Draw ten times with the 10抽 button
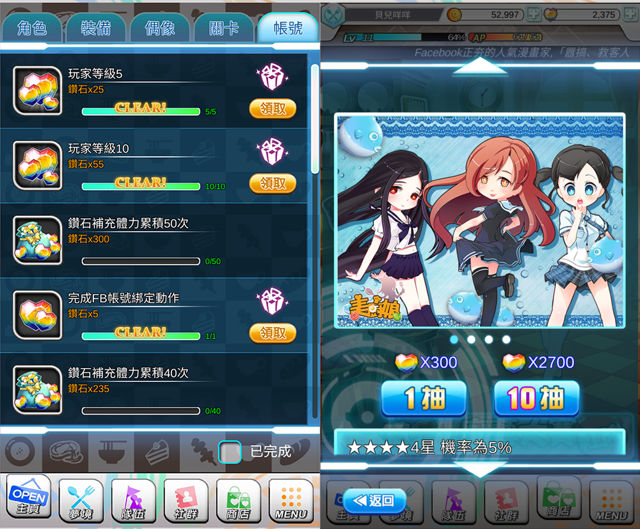640x529 pixels. click(536, 398)
